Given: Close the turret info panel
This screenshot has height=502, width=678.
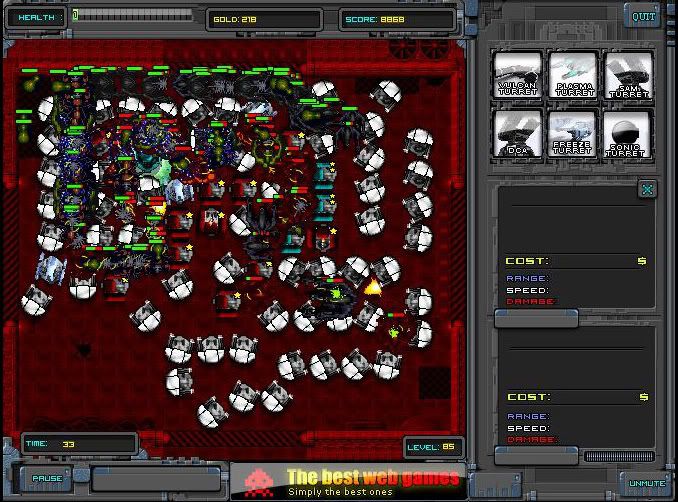Looking at the screenshot, I should (x=648, y=188).
